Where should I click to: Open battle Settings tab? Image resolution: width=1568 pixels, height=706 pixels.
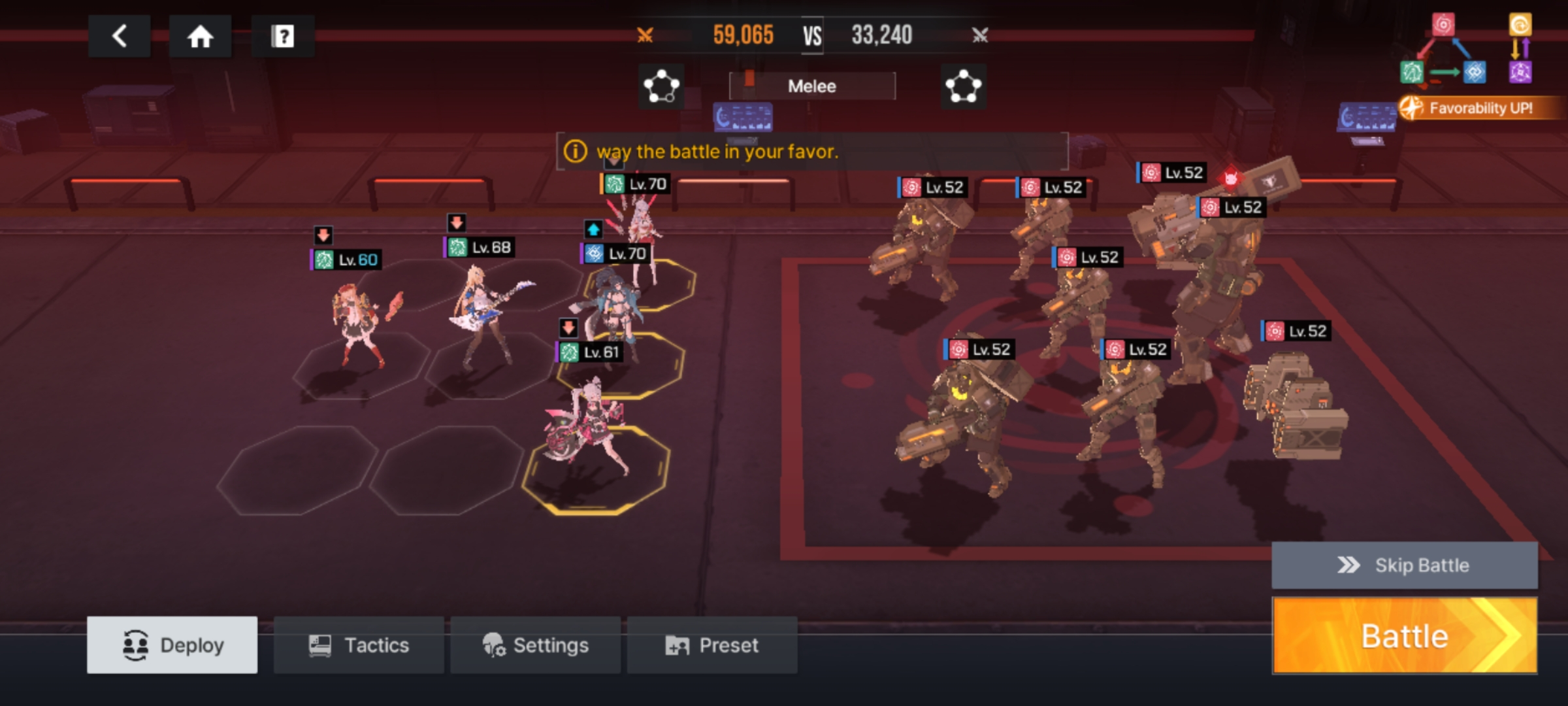tap(535, 645)
